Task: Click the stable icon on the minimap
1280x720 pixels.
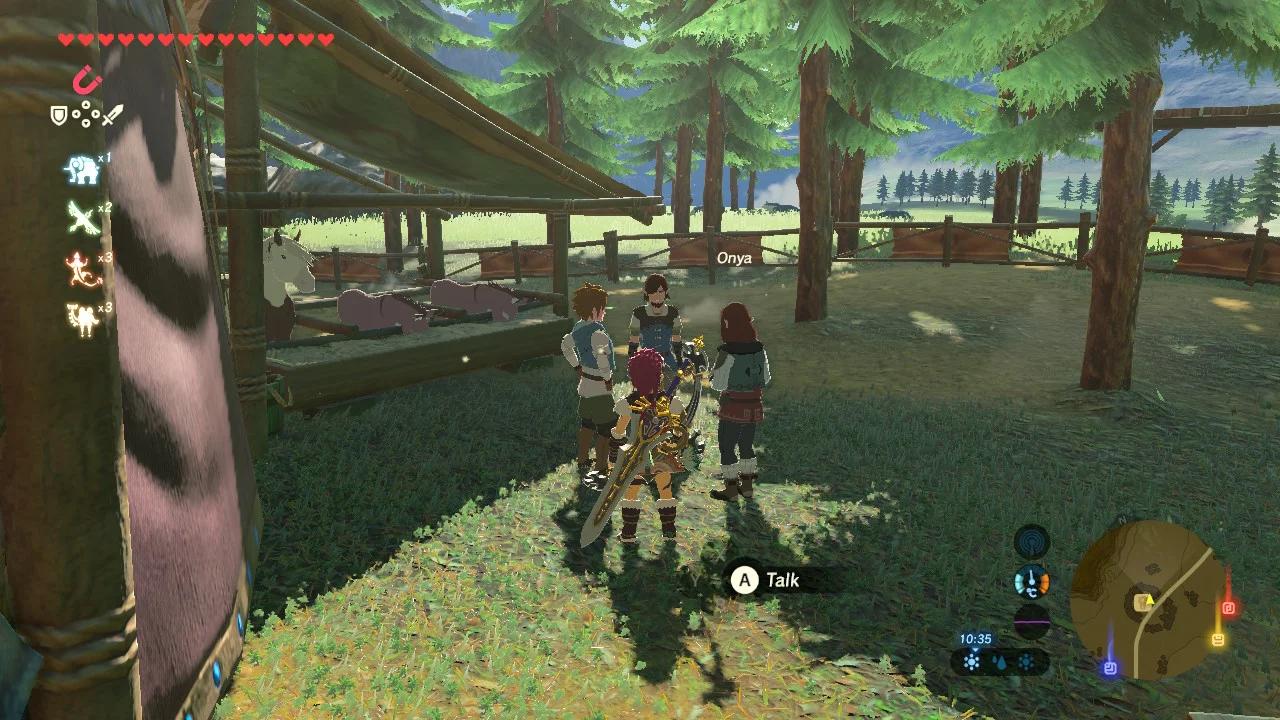Action: [x=1142, y=602]
